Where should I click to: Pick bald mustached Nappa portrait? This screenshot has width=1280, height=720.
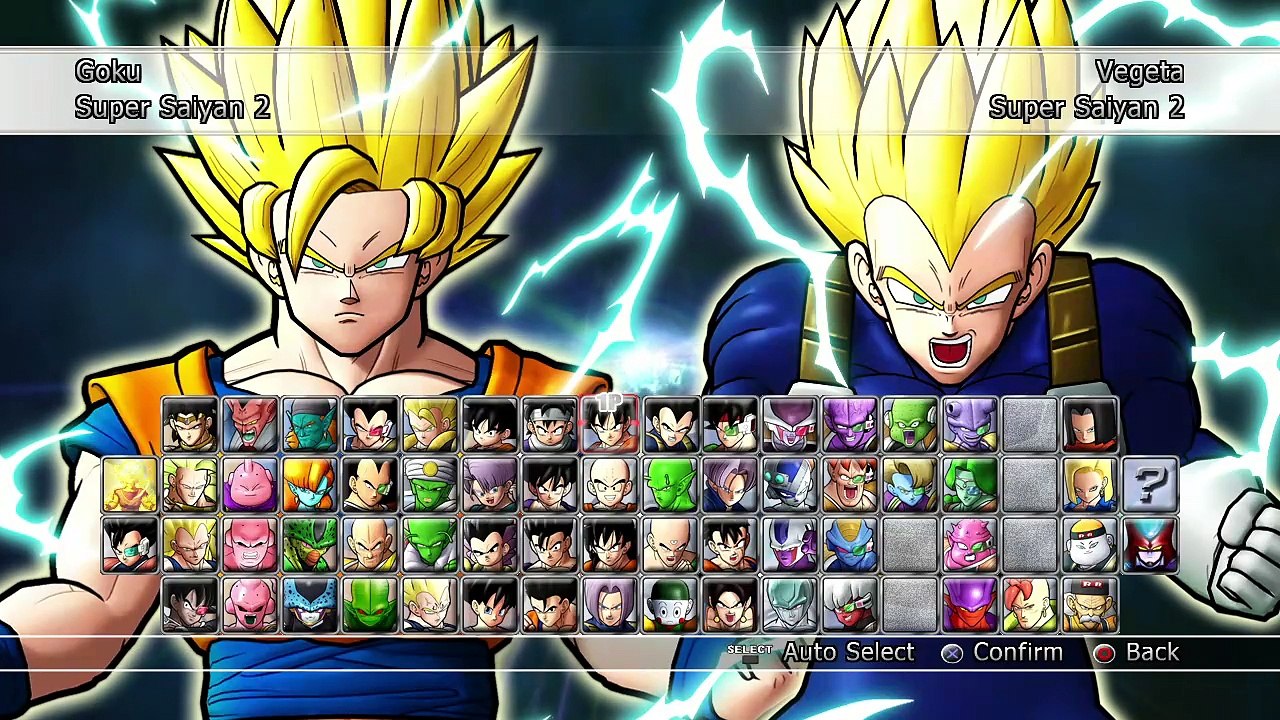coord(370,545)
